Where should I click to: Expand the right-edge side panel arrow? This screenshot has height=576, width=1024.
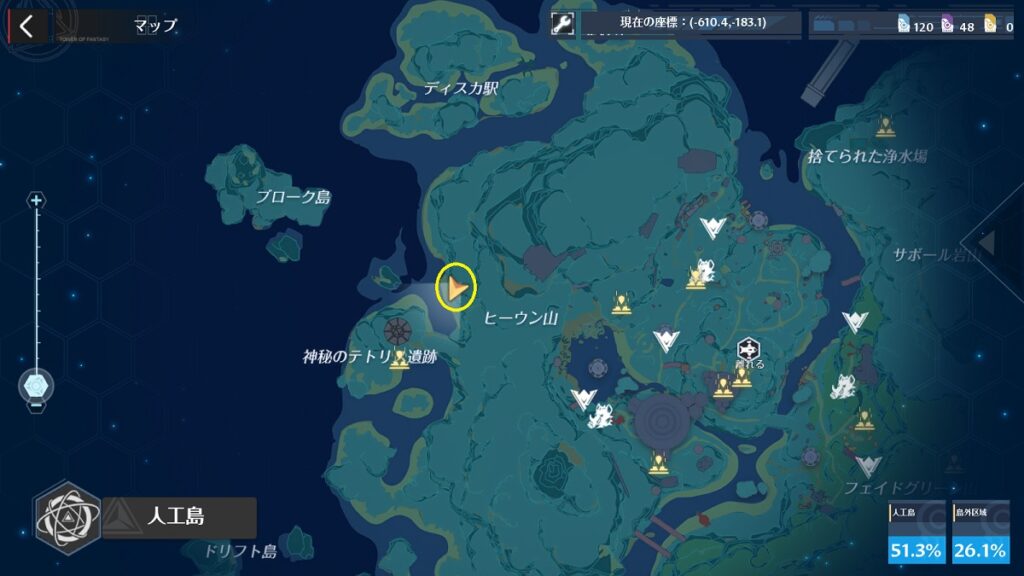(987, 243)
